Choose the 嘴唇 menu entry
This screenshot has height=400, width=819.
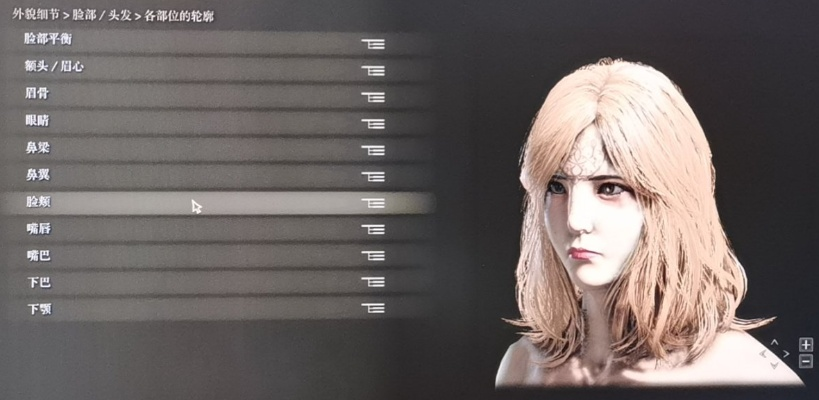[200, 229]
